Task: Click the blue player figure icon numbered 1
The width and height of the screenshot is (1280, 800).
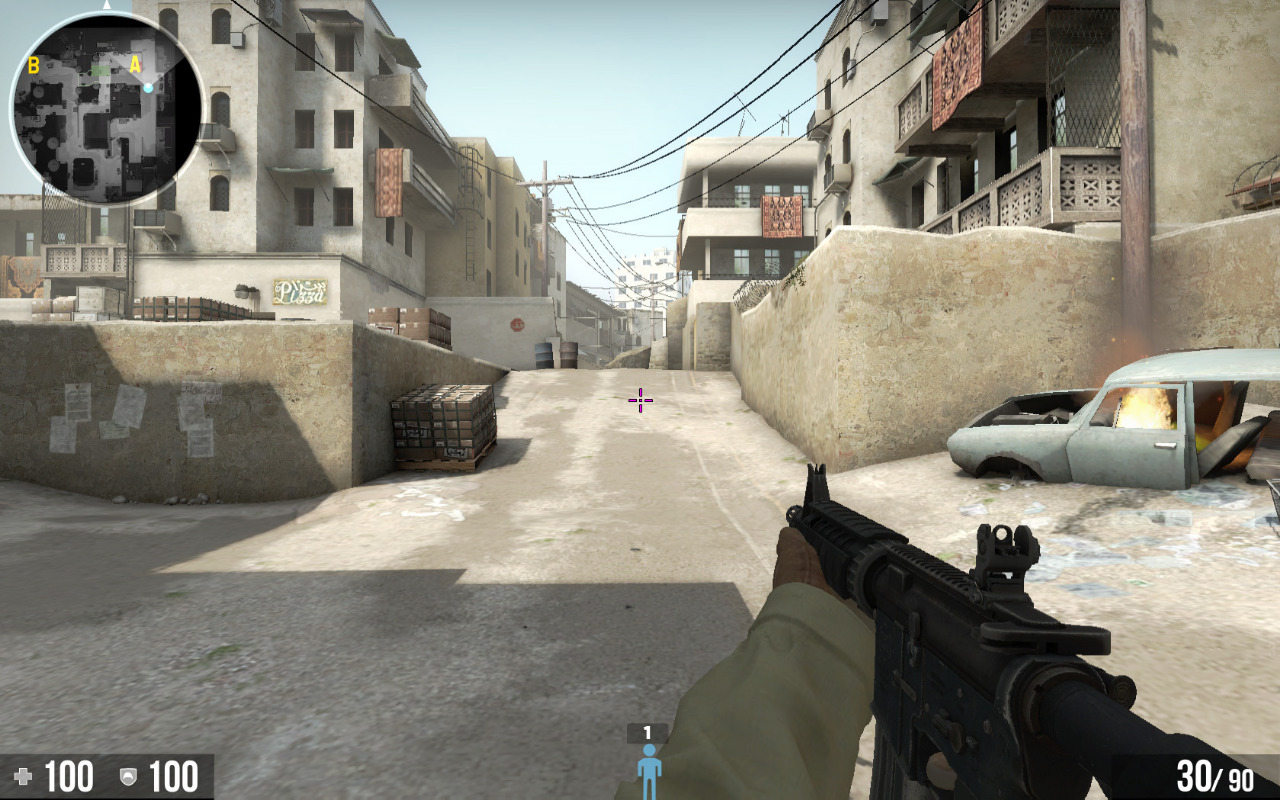Action: point(648,770)
